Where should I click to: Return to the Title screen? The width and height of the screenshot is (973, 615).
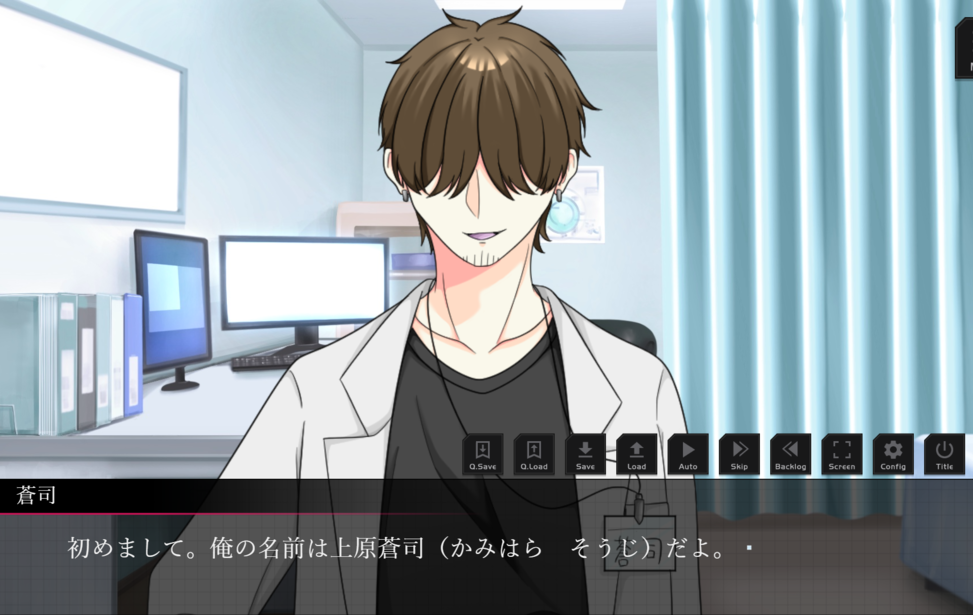[x=944, y=454]
